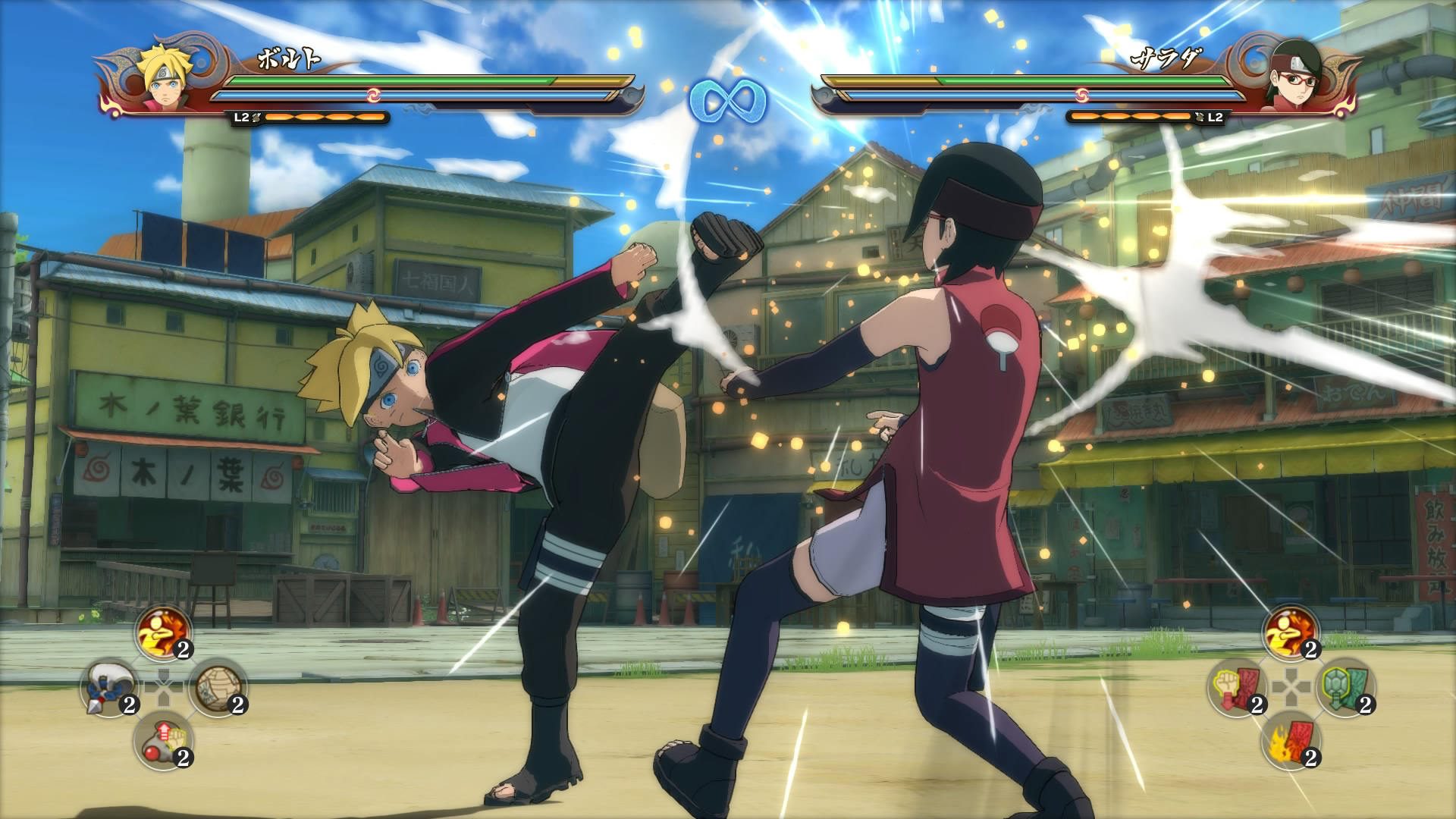Image resolution: width=1456 pixels, height=819 pixels.
Task: Activate Sarada's fire explosive tag item
Action: (x=1291, y=742)
